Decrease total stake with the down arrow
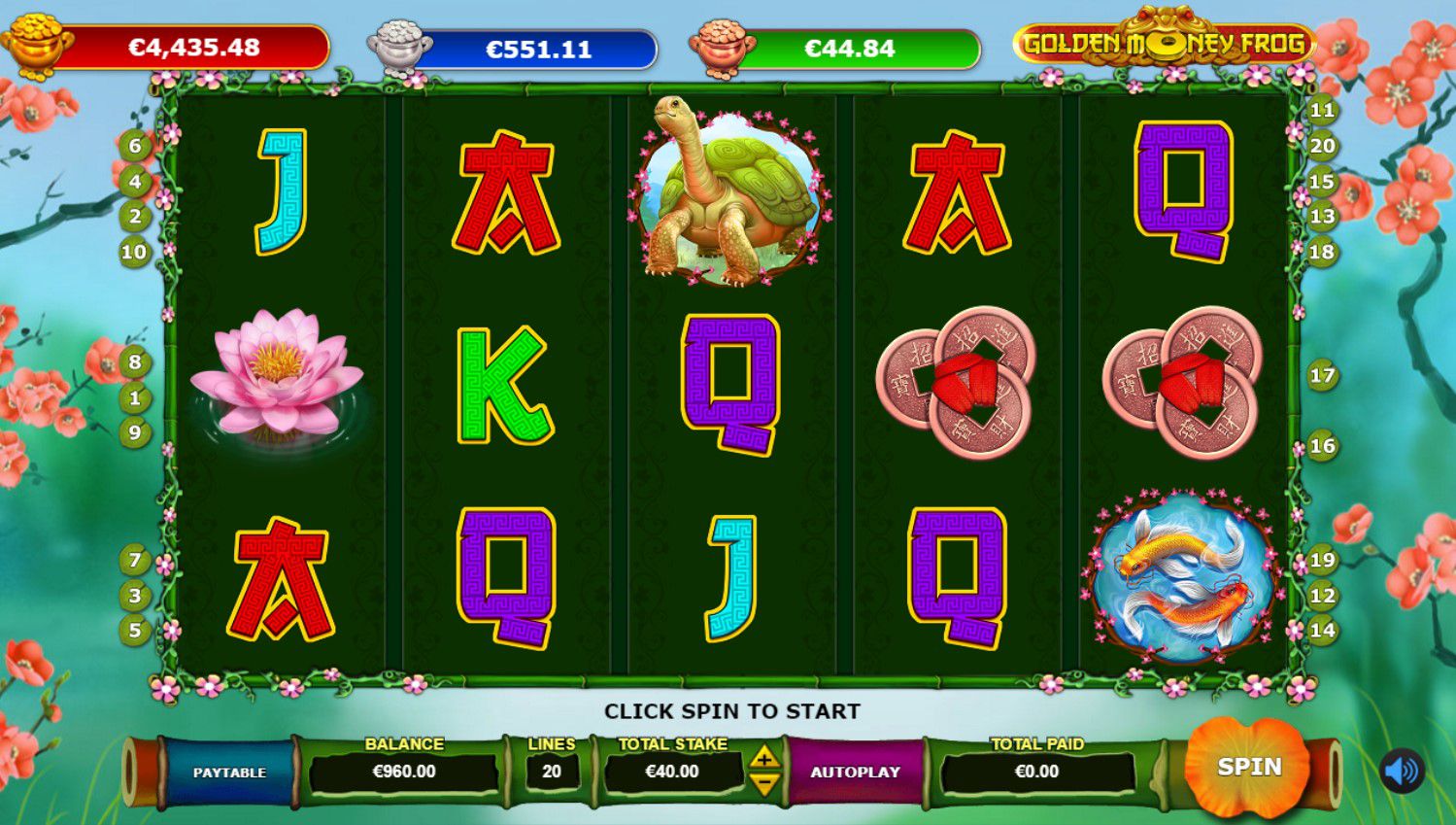The height and width of the screenshot is (825, 1456). pos(765,783)
